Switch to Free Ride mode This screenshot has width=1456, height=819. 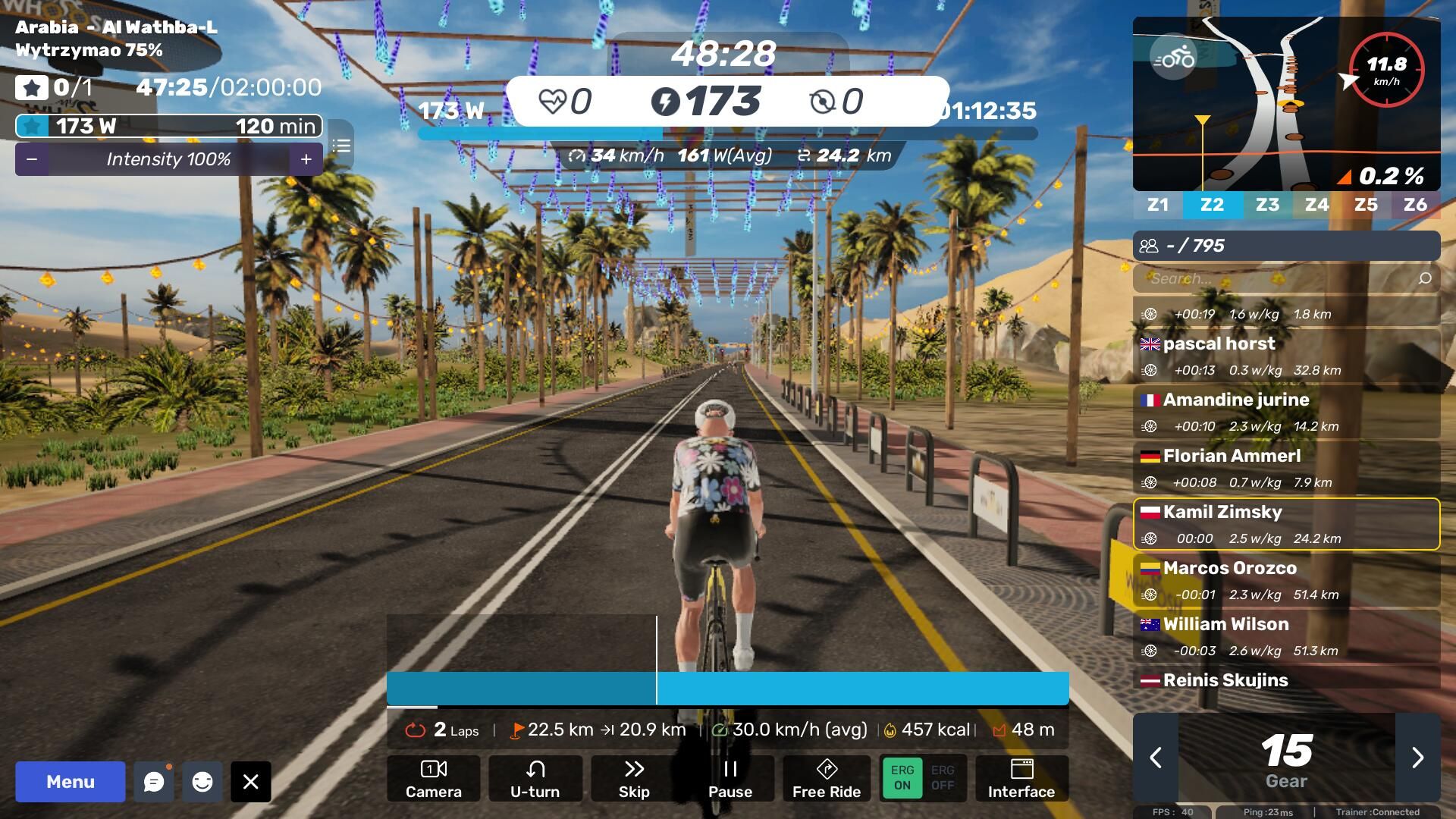(826, 779)
